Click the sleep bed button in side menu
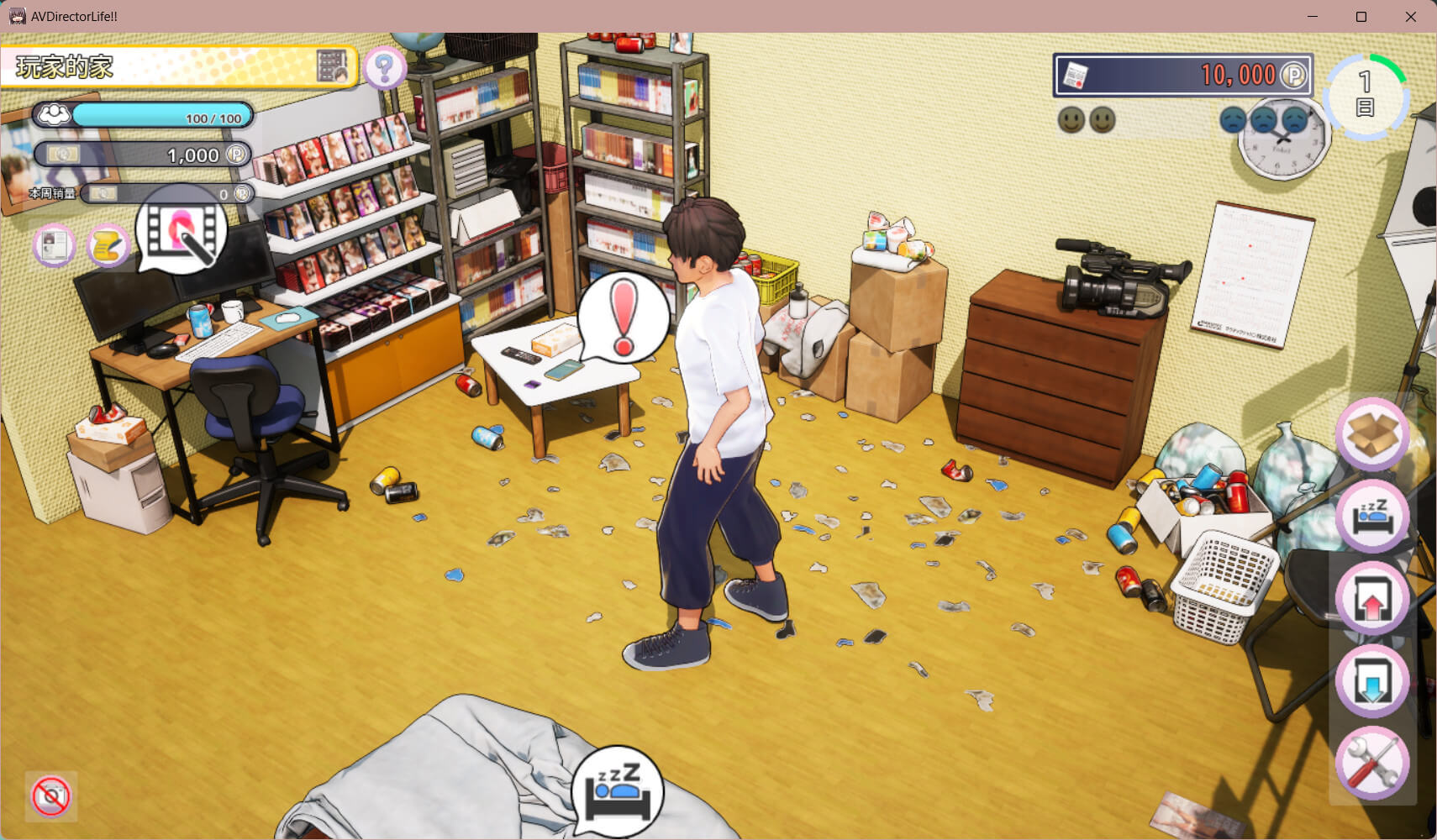 coord(1372,516)
